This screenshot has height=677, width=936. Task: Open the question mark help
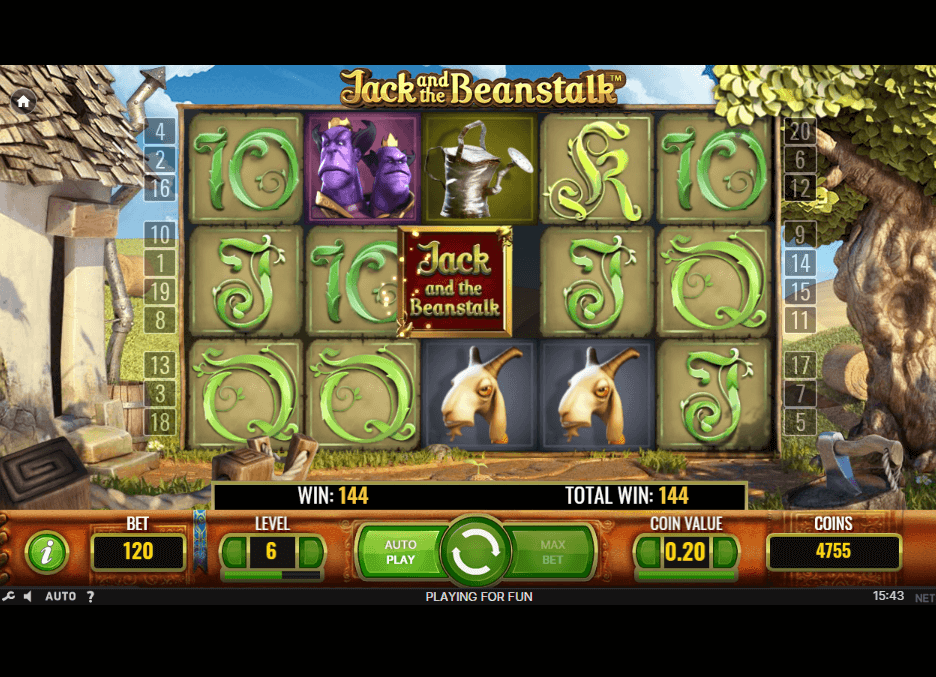pyautogui.click(x=90, y=597)
